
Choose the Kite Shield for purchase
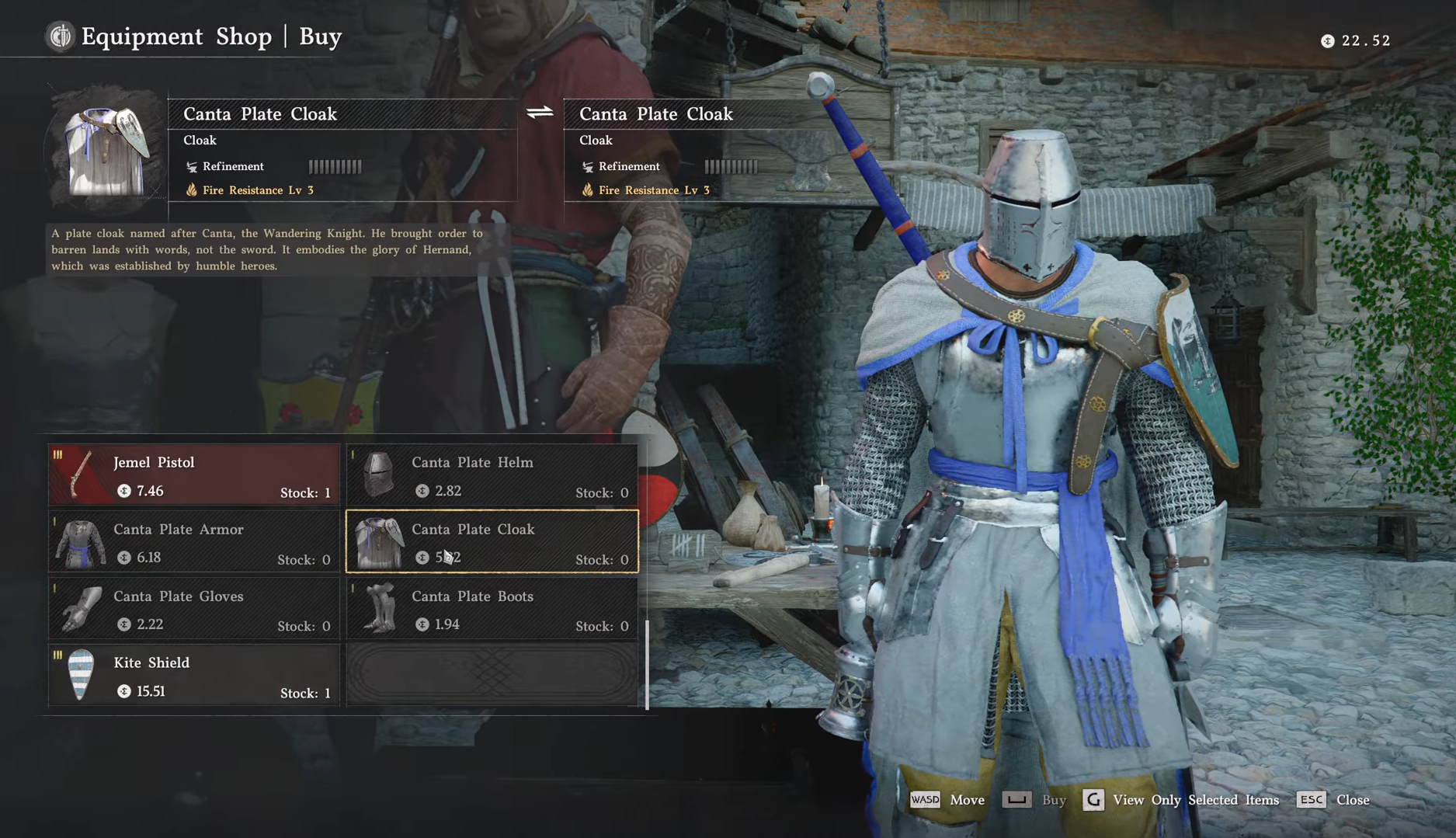[194, 676]
